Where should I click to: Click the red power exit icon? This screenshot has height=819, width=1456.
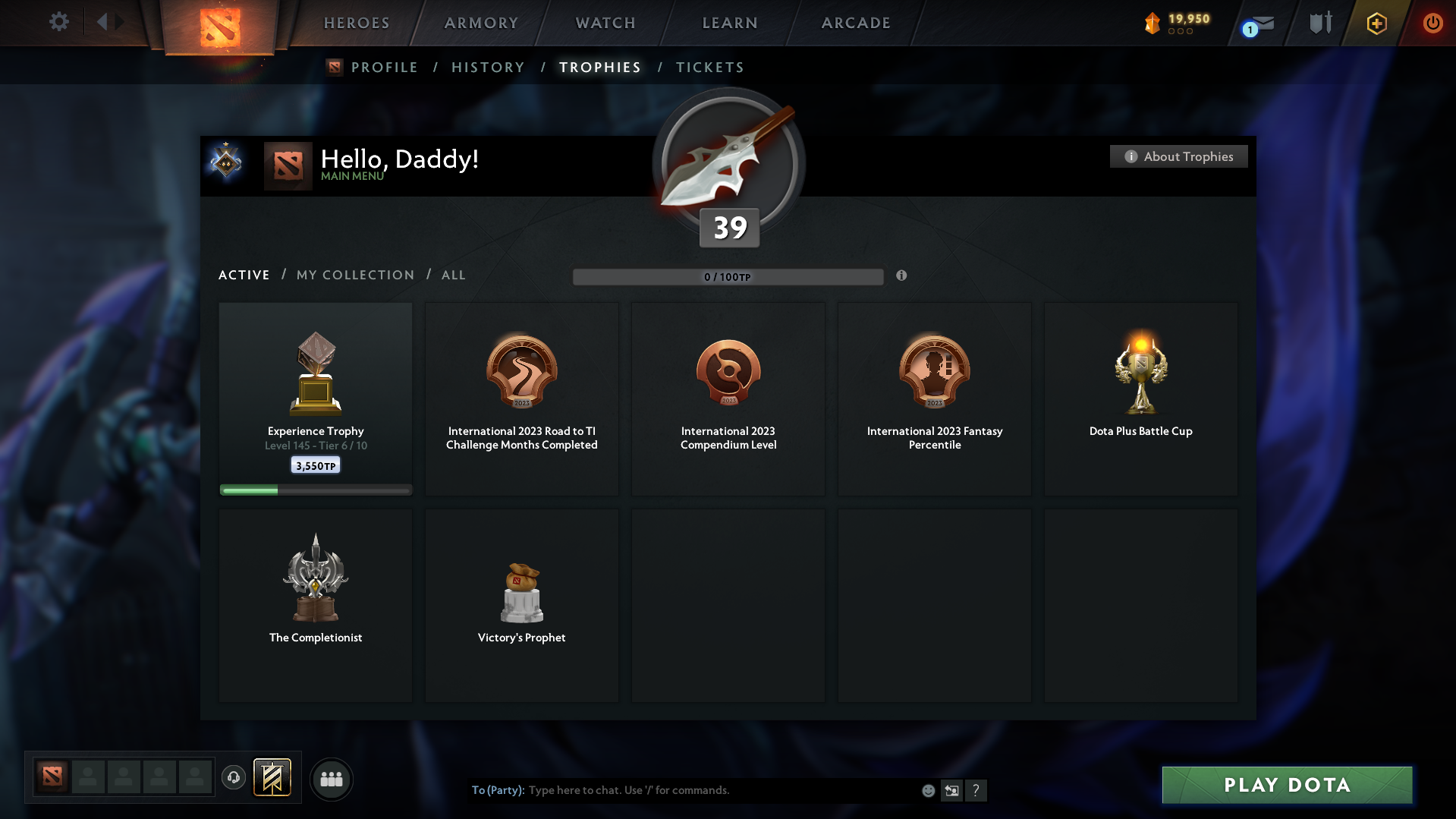[1432, 23]
